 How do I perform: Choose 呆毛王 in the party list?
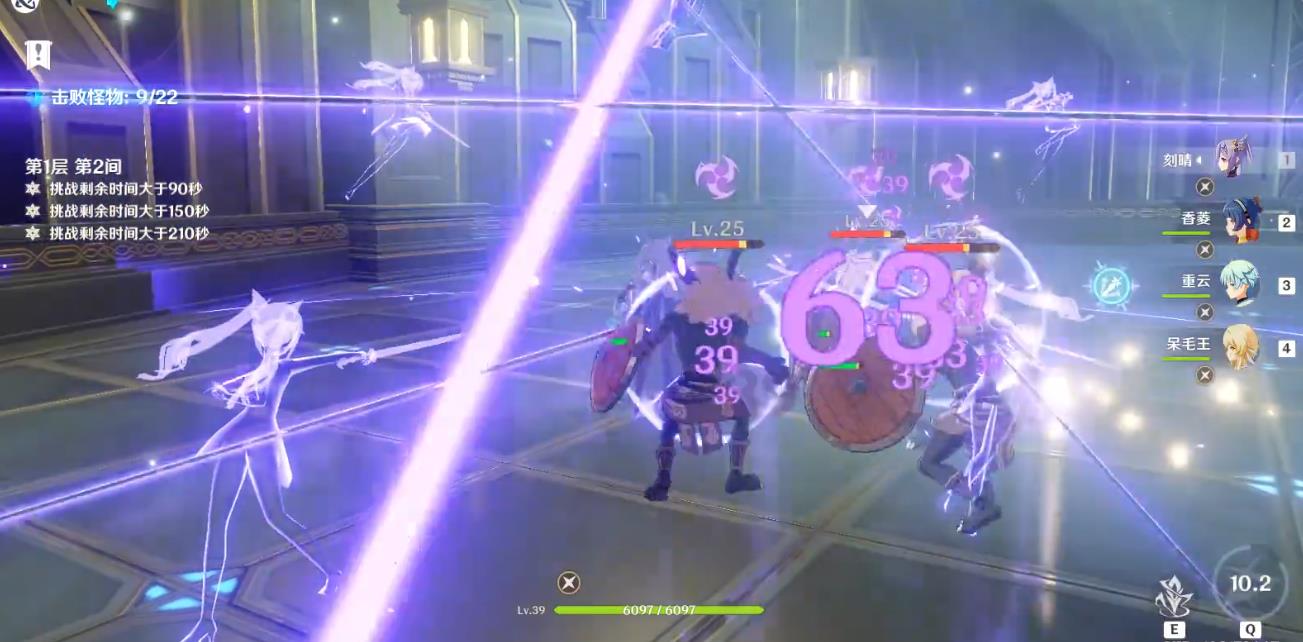(x=1240, y=346)
